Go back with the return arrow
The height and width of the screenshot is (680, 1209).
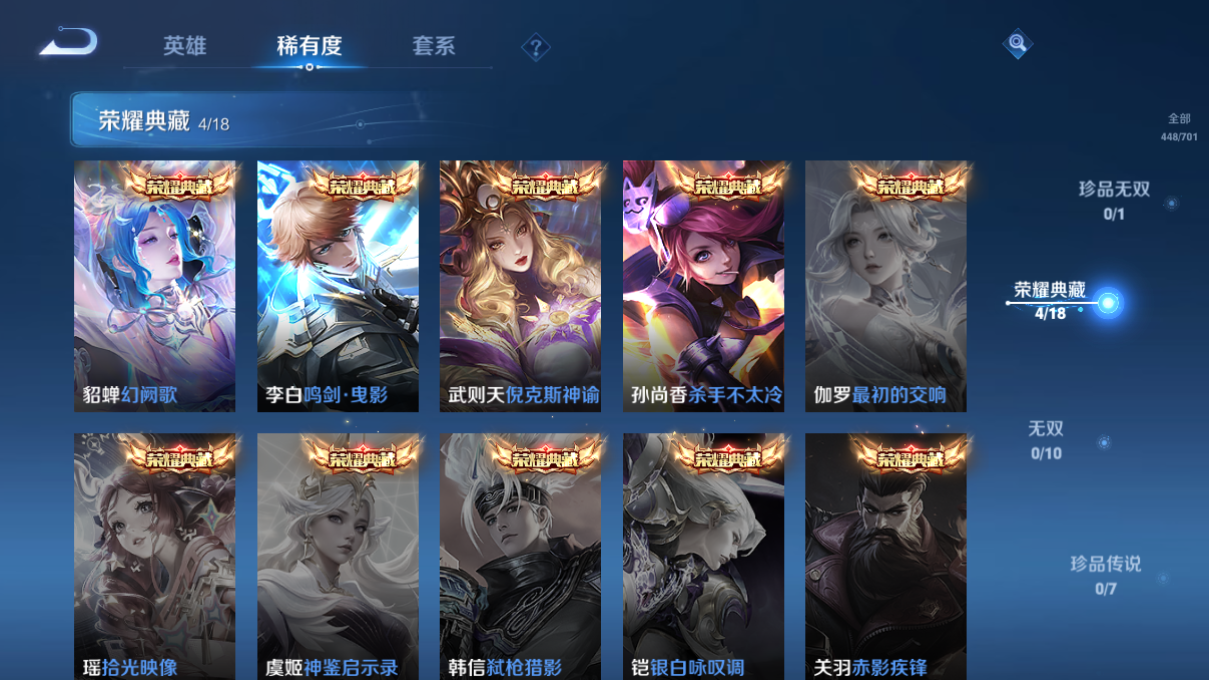(x=68, y=43)
